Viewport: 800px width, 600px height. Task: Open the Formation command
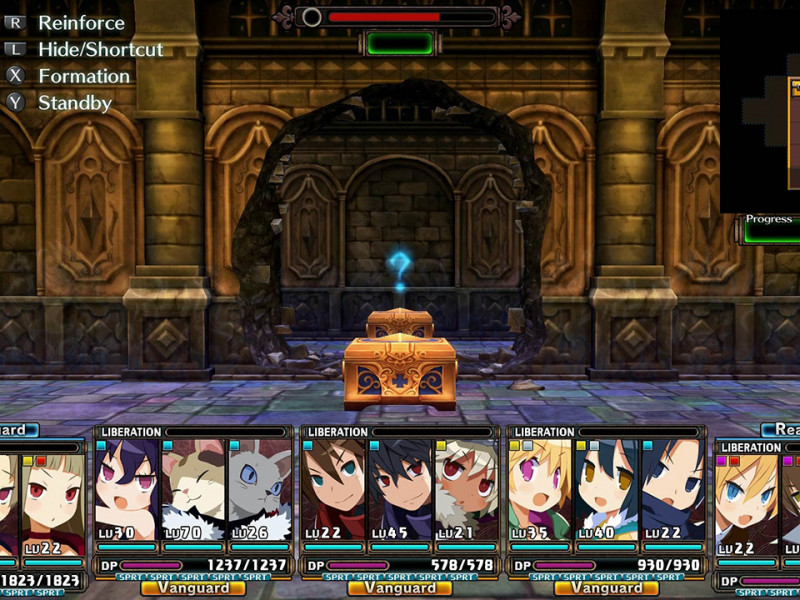84,76
